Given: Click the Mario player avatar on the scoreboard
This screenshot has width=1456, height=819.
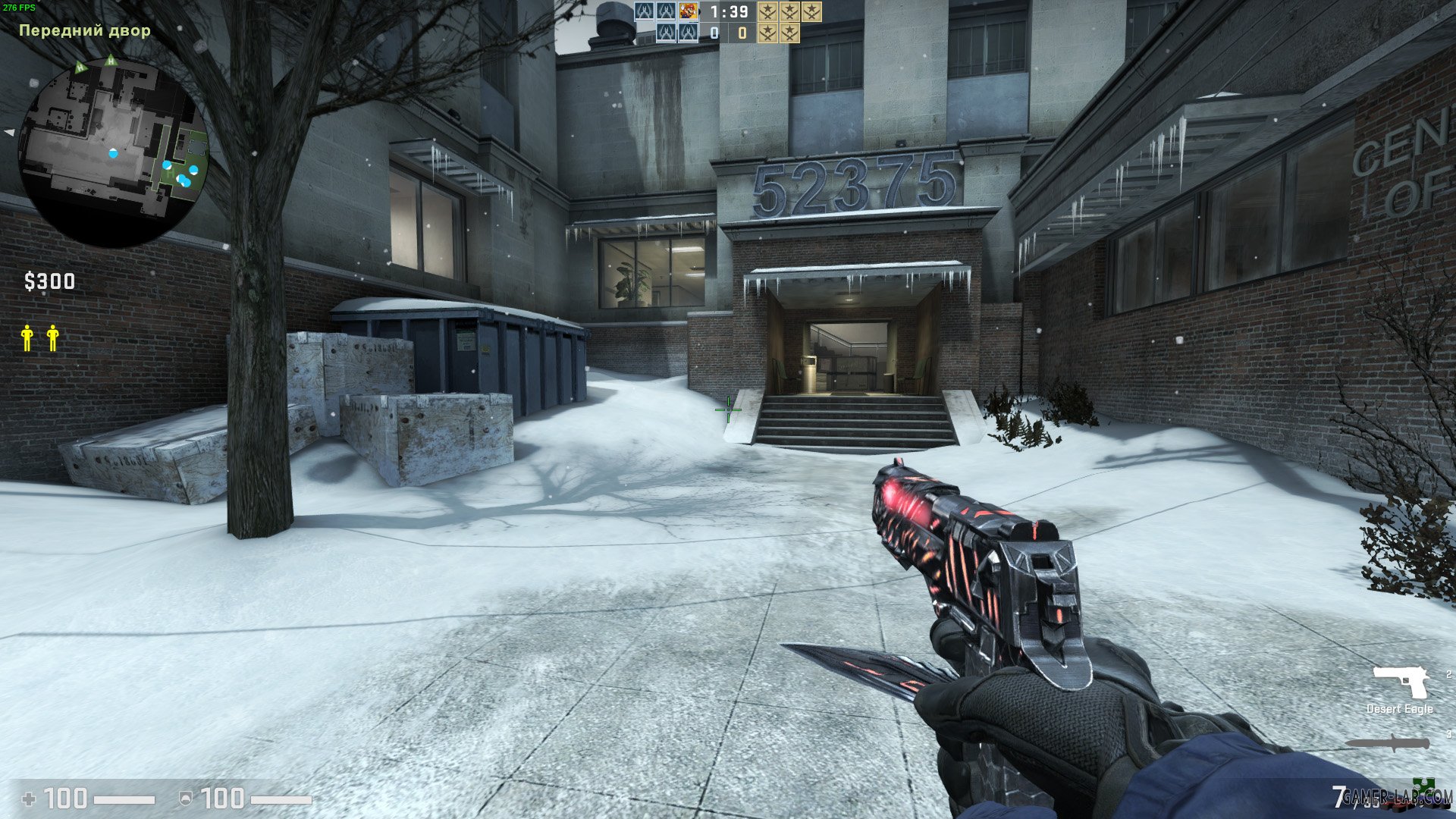Looking at the screenshot, I should pyautogui.click(x=689, y=11).
